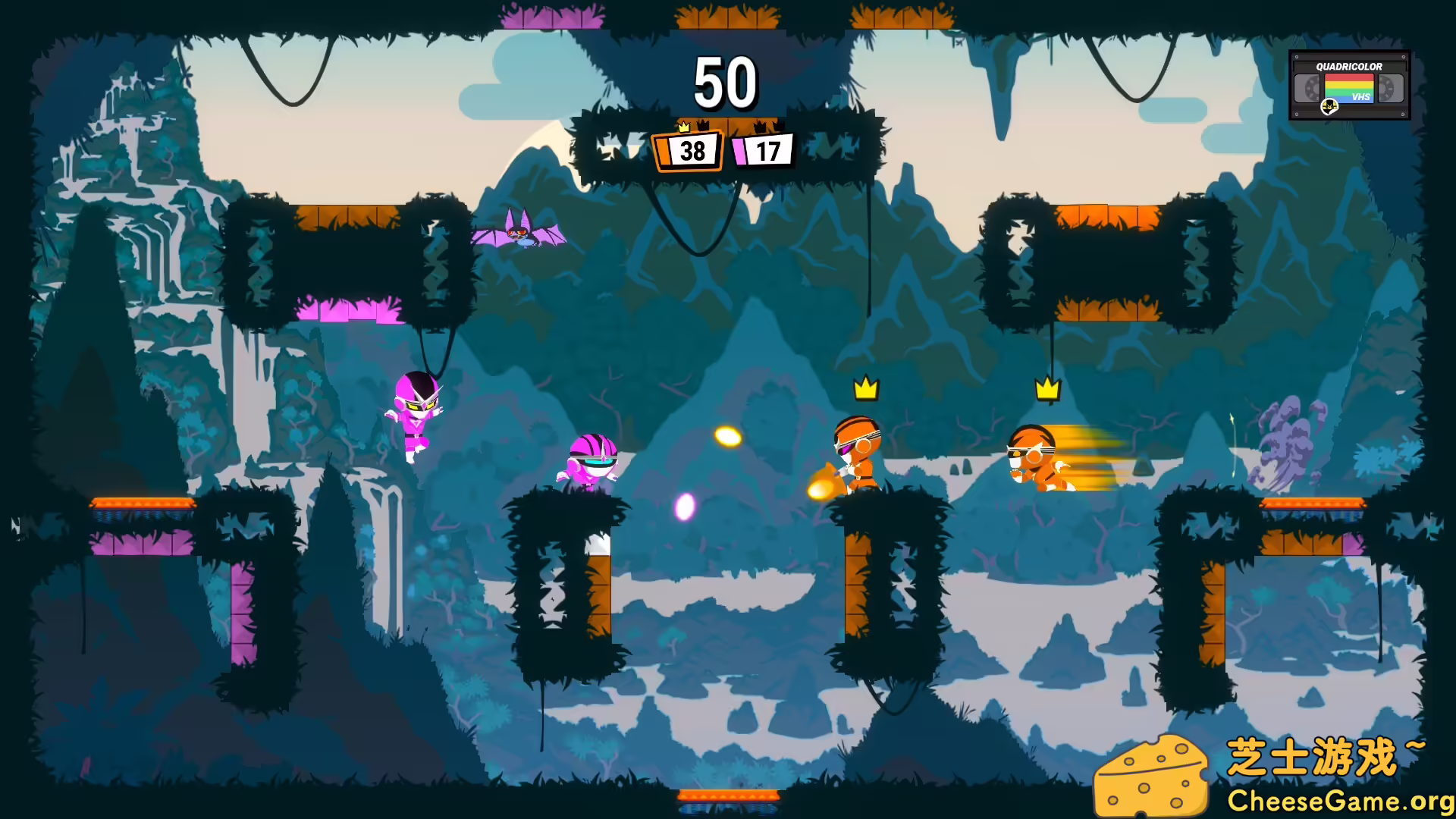1456x819 pixels.
Task: Click the pink stripe on the score 17 panel
Action: [738, 152]
